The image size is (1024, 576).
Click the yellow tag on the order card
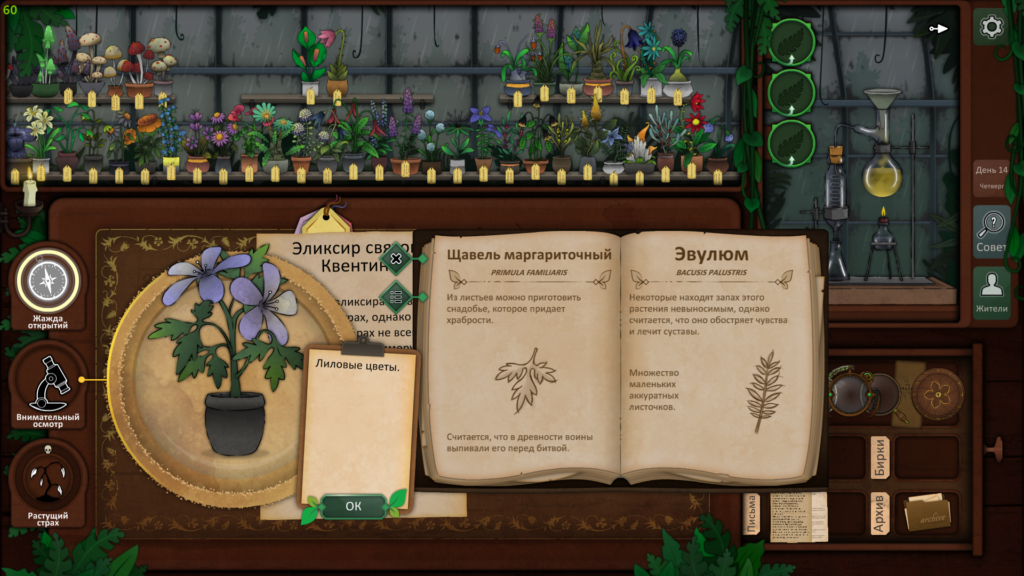click(x=322, y=219)
